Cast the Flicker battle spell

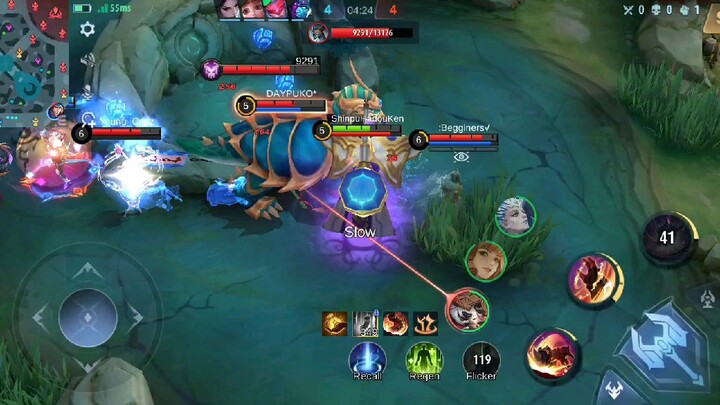click(x=481, y=358)
